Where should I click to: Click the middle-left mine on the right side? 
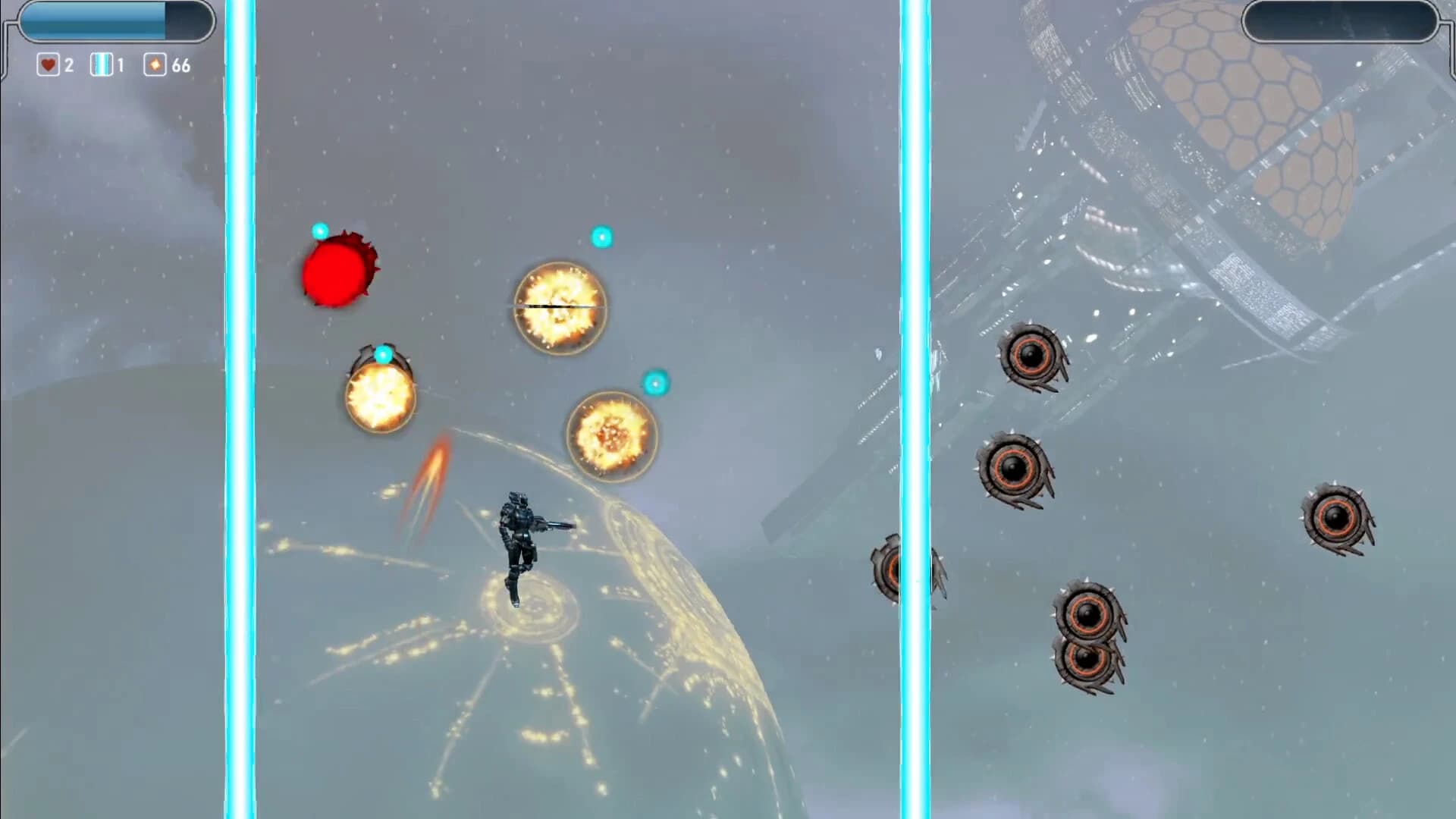point(1015,469)
